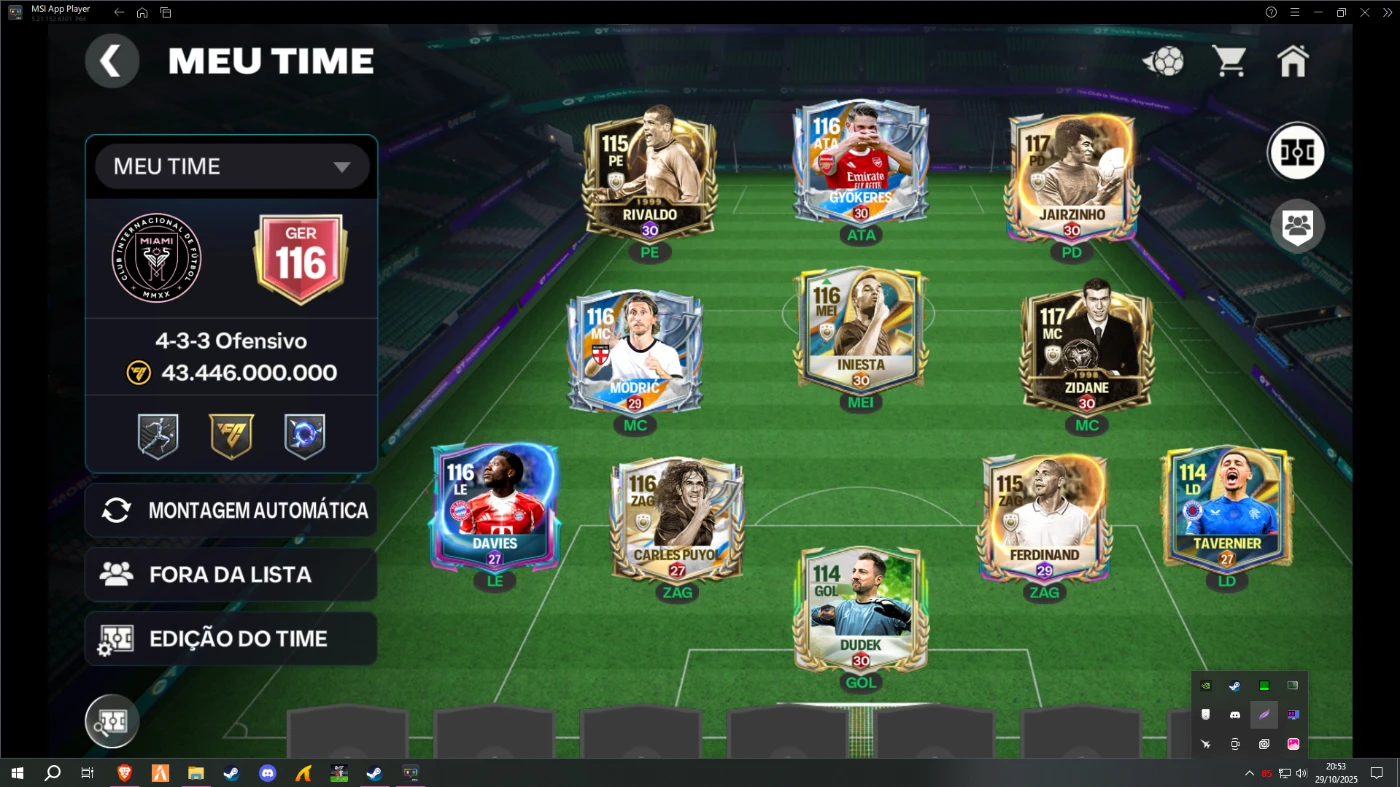Viewport: 1400px width, 787px height.
Task: Open Steam from the overlay tray
Action: (1234, 686)
